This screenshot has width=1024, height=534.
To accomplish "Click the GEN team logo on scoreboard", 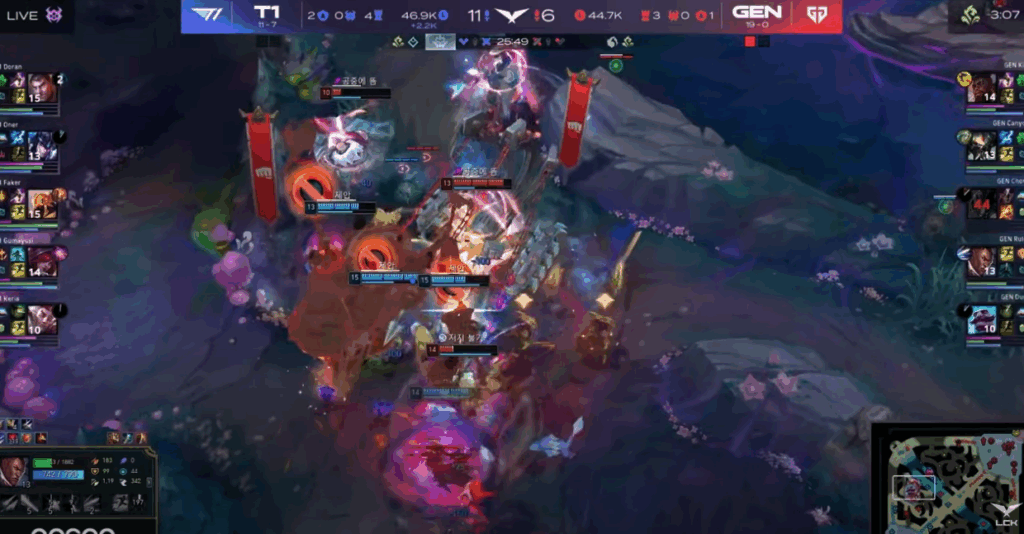I will click(817, 15).
